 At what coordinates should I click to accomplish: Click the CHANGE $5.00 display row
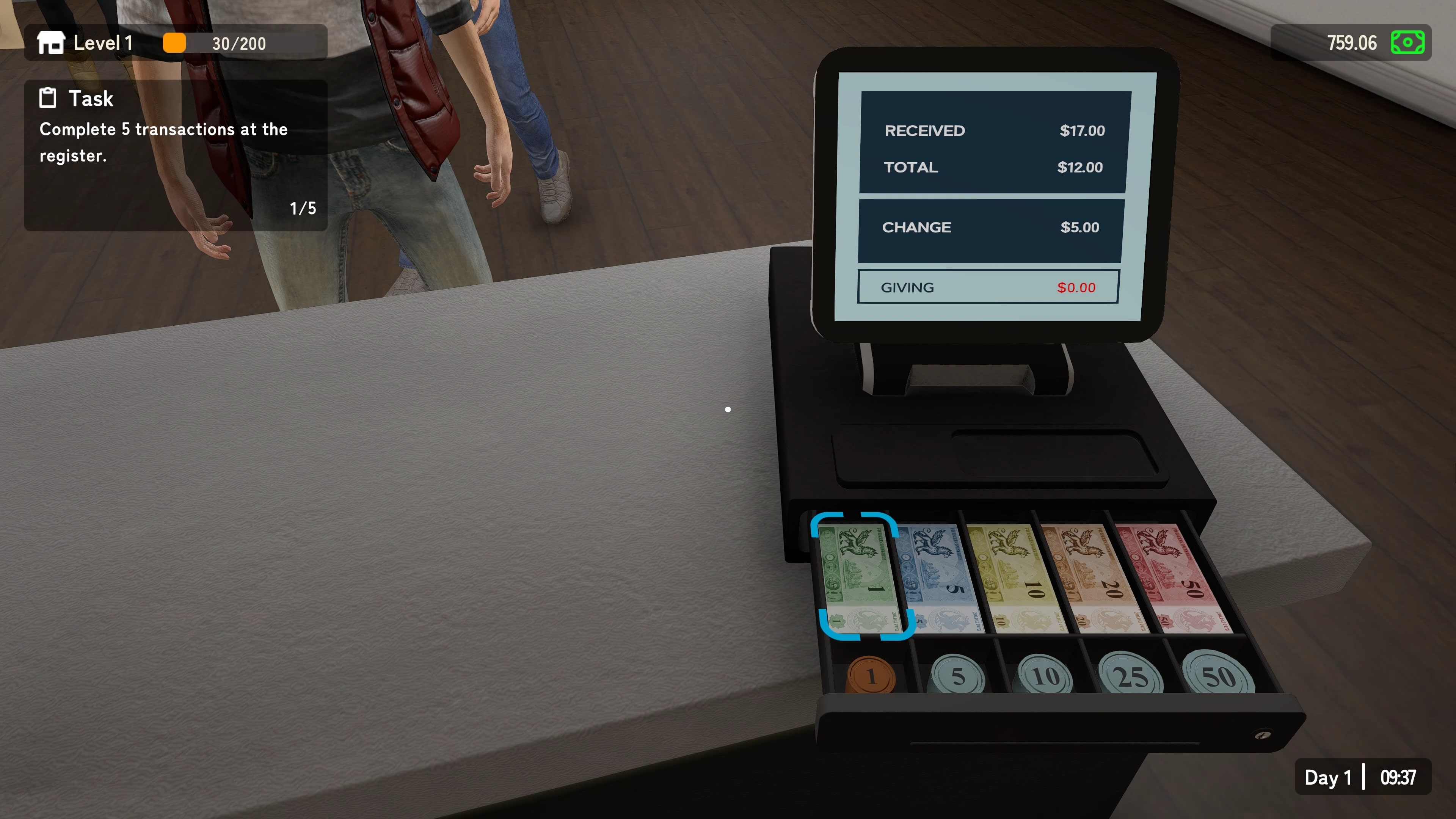pos(990,227)
